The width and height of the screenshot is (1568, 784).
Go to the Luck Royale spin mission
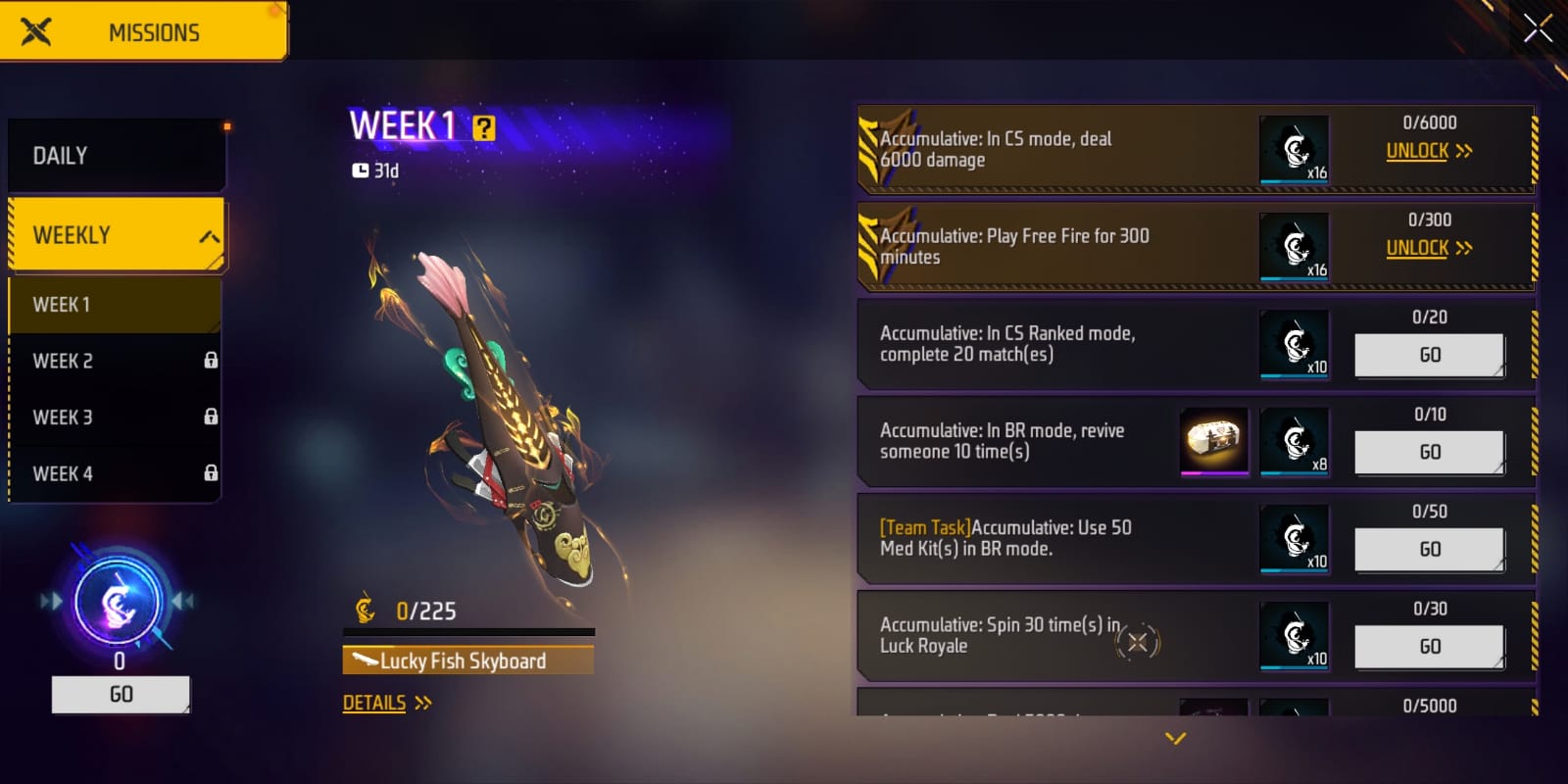point(1429,646)
